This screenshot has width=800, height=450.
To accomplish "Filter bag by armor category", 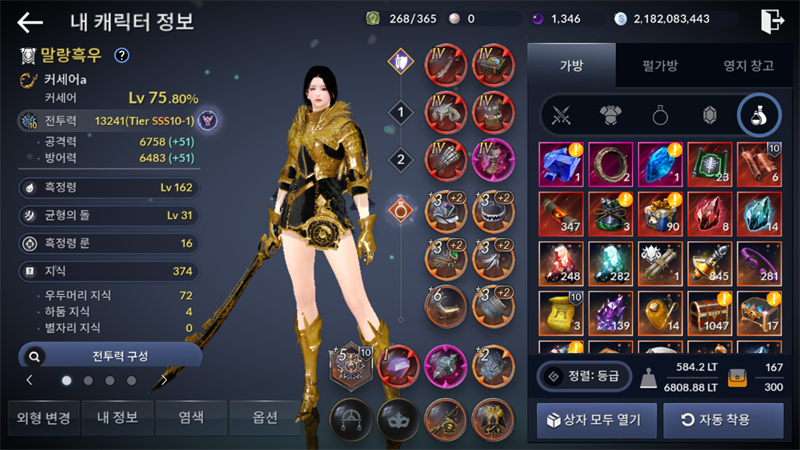I will [611, 115].
